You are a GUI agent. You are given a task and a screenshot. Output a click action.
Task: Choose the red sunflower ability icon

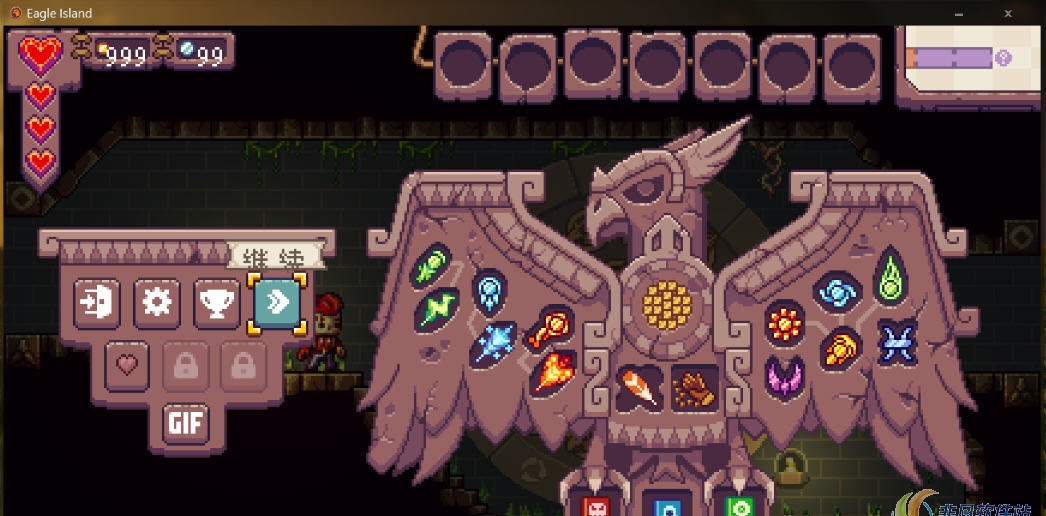tap(785, 322)
